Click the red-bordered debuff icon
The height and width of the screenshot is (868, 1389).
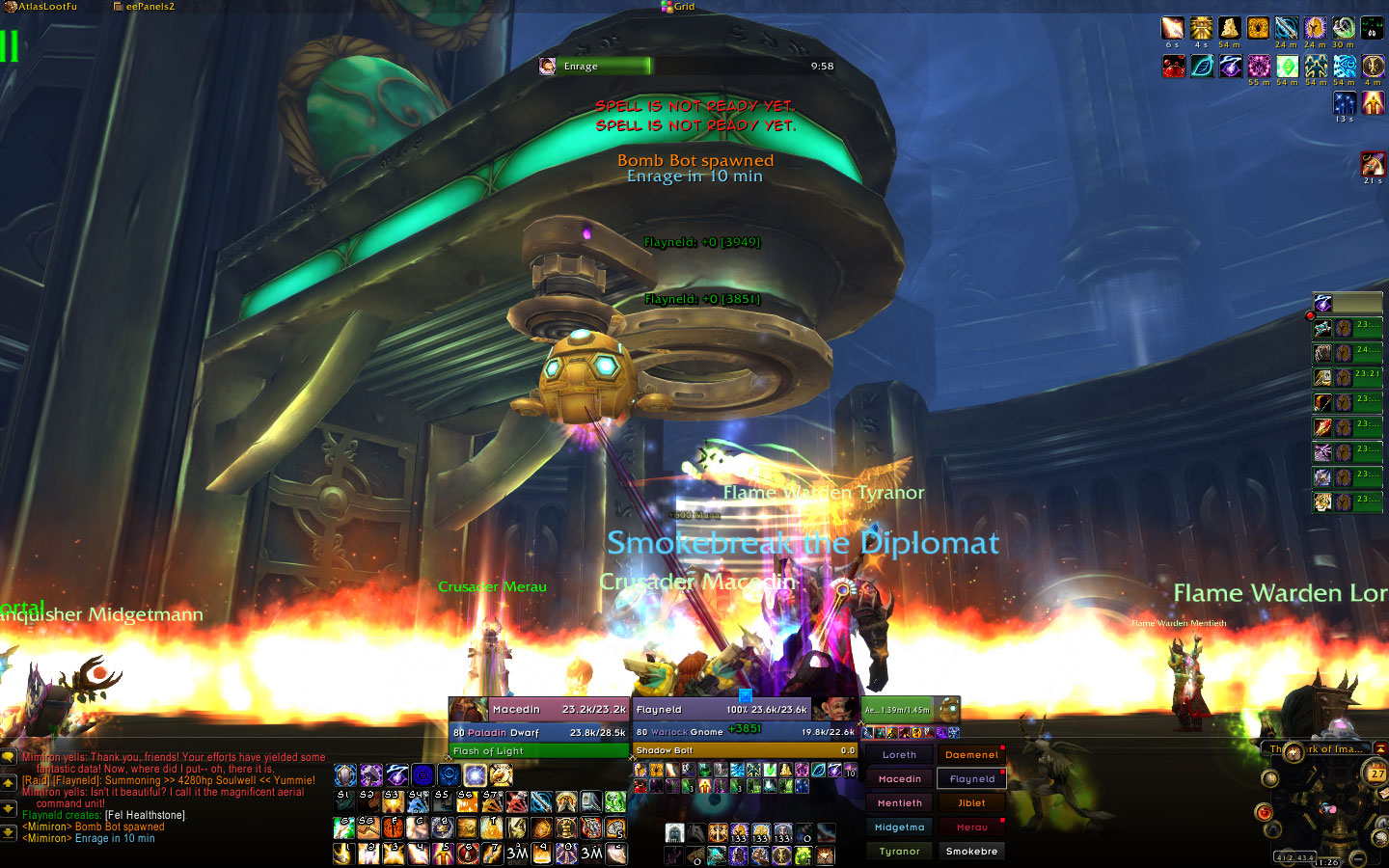(x=1373, y=163)
